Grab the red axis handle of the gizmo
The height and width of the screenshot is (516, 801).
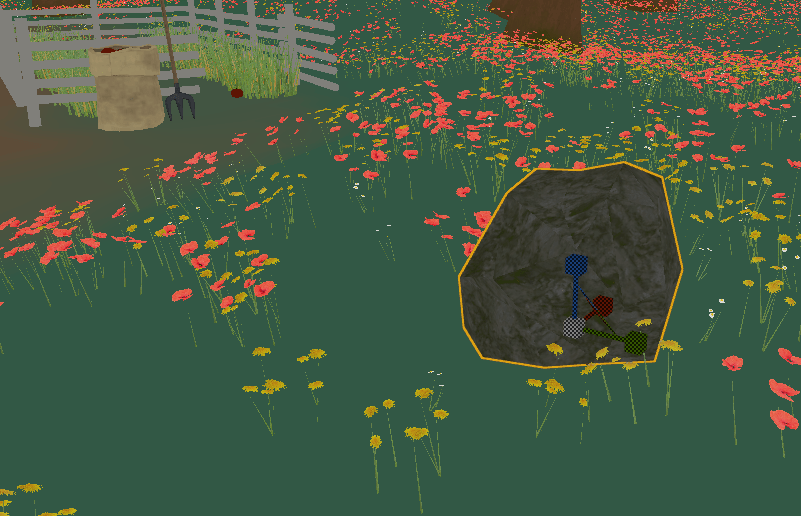601,306
